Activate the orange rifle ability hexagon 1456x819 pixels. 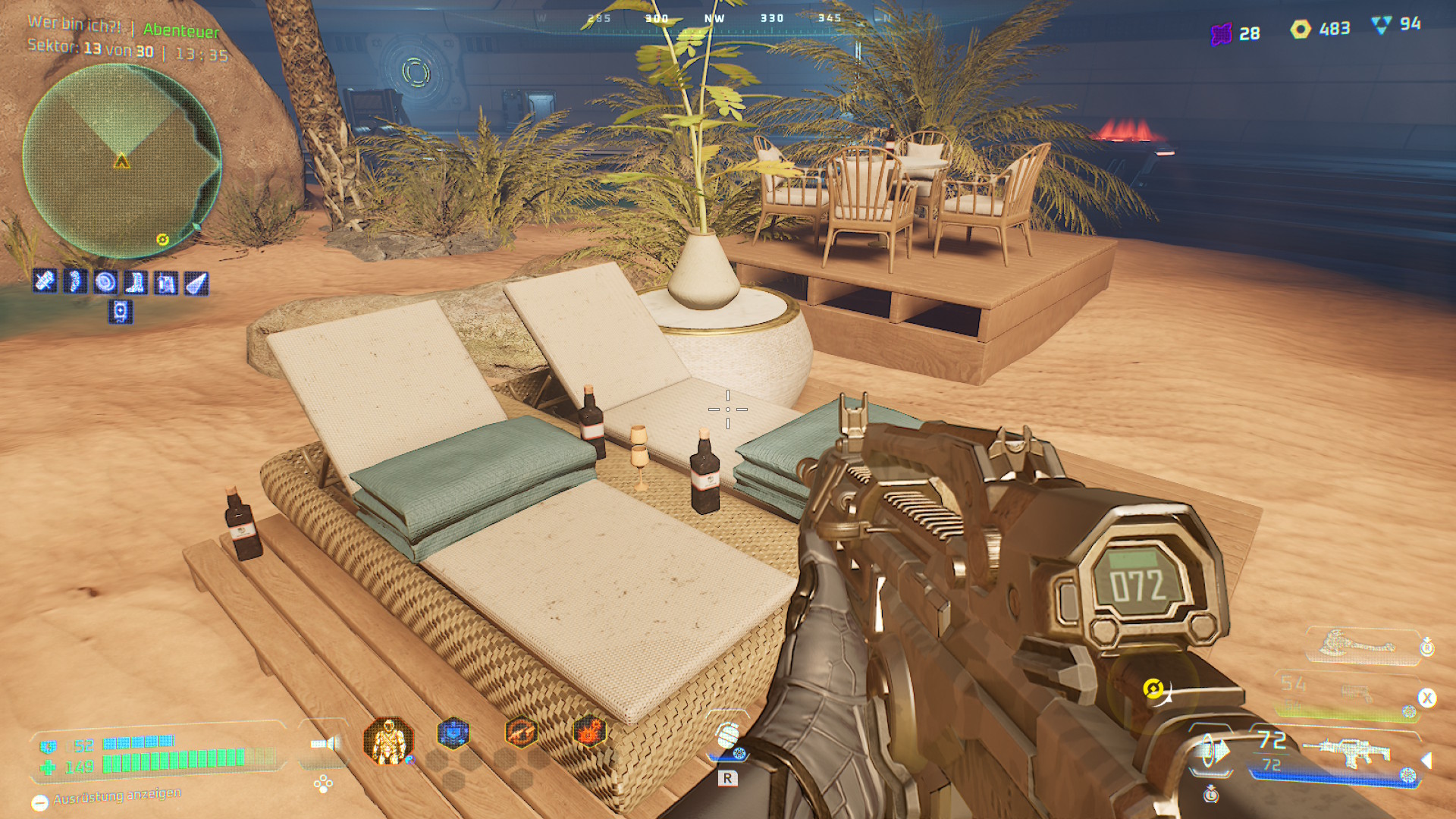[521, 733]
